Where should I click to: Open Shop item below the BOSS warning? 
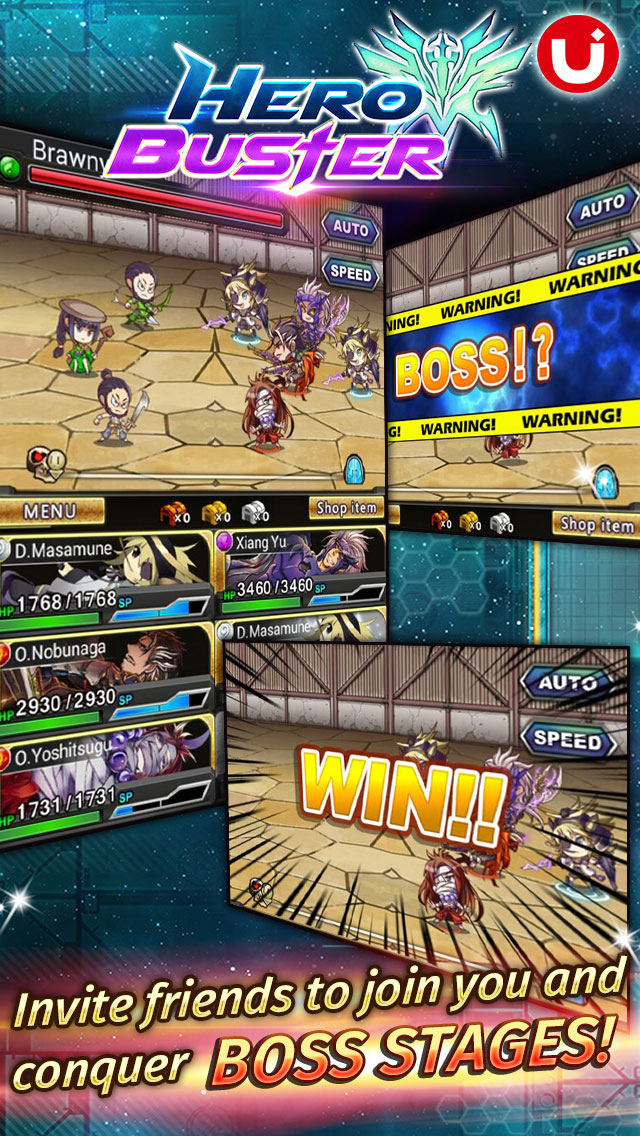(x=597, y=523)
